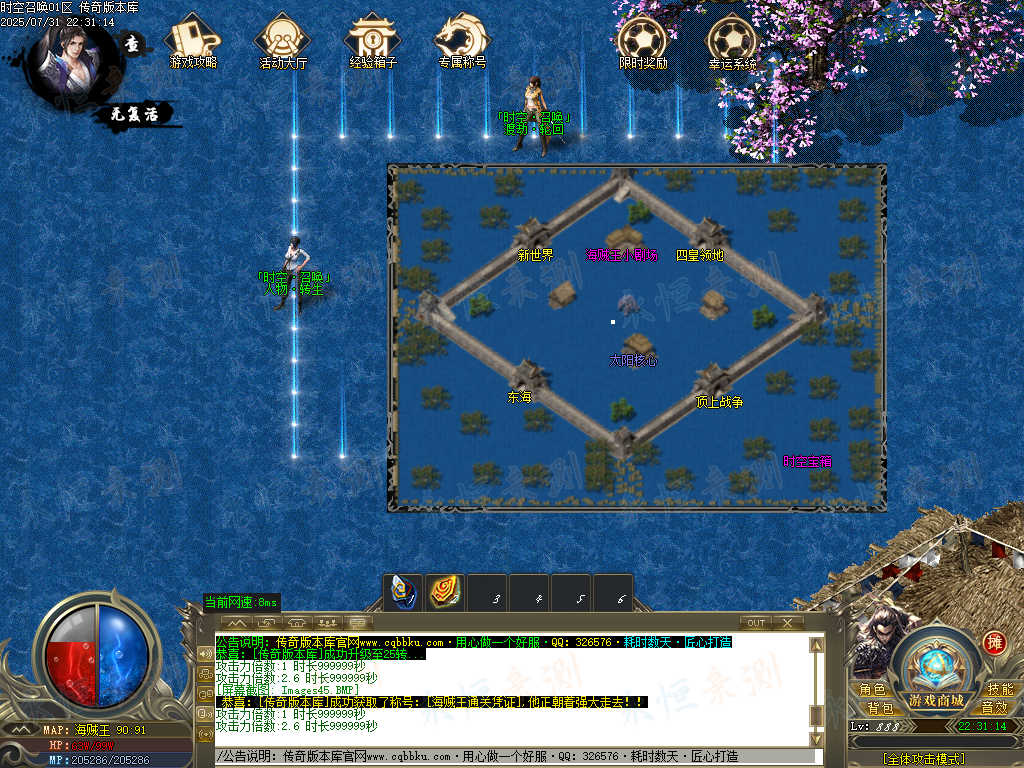The width and height of the screenshot is (1024, 768).
Task: Click the chat input field
Action: click(x=510, y=757)
